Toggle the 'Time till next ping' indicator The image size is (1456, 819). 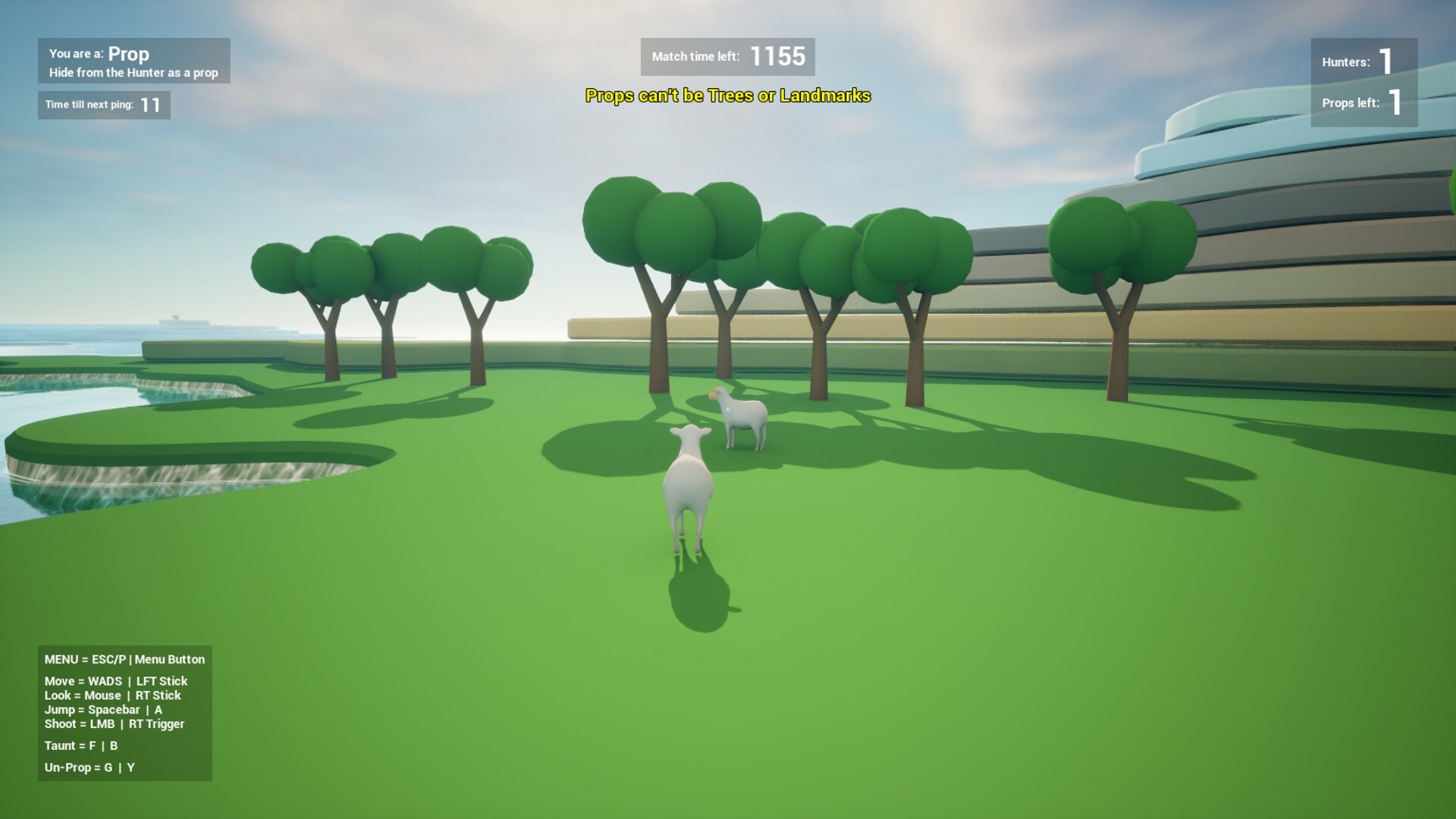pyautogui.click(x=104, y=105)
